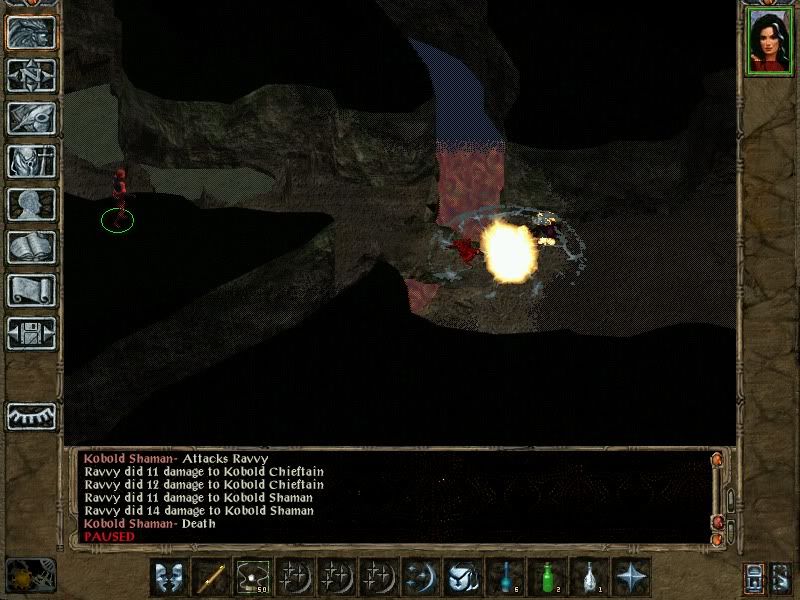
Task: Open the mage spellbook
Action: coord(31,247)
